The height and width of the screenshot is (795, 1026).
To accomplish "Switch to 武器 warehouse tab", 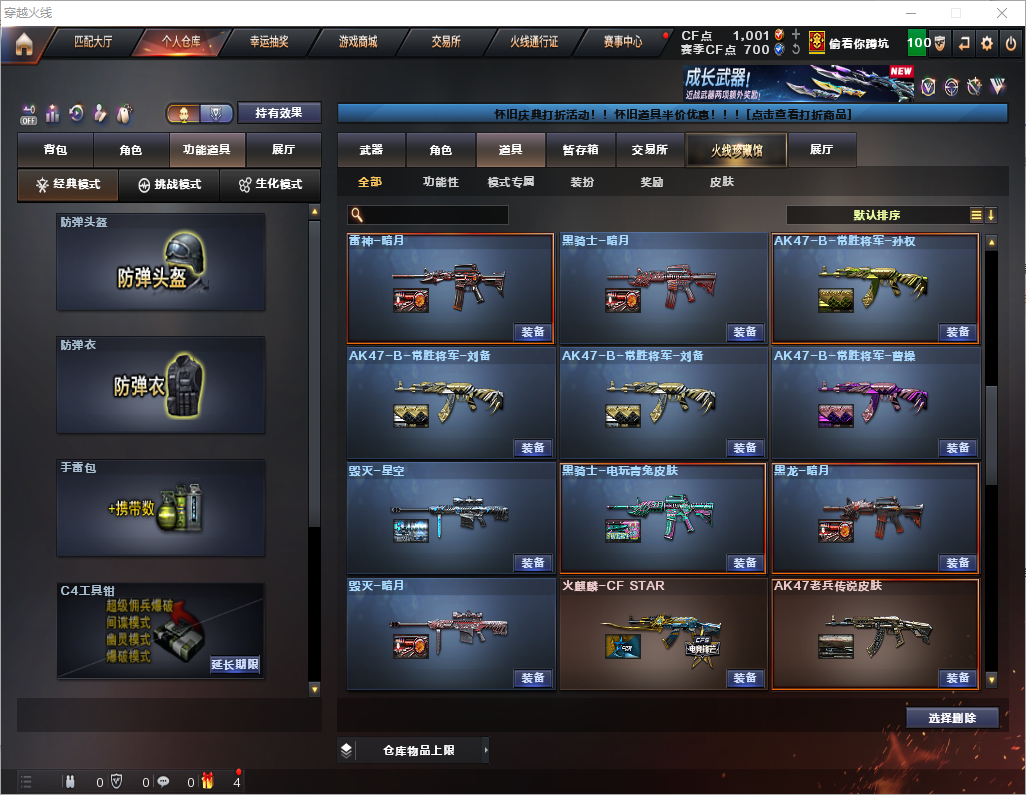I will (371, 150).
